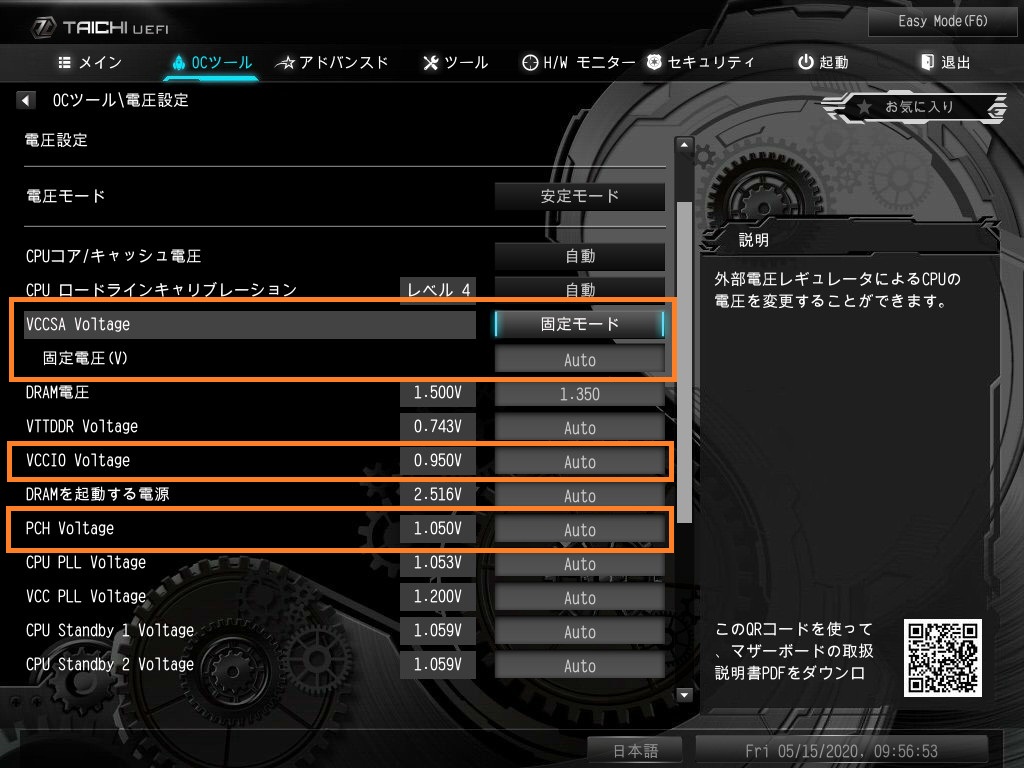Open the ツール tab
The width and height of the screenshot is (1024, 768).
pos(456,62)
